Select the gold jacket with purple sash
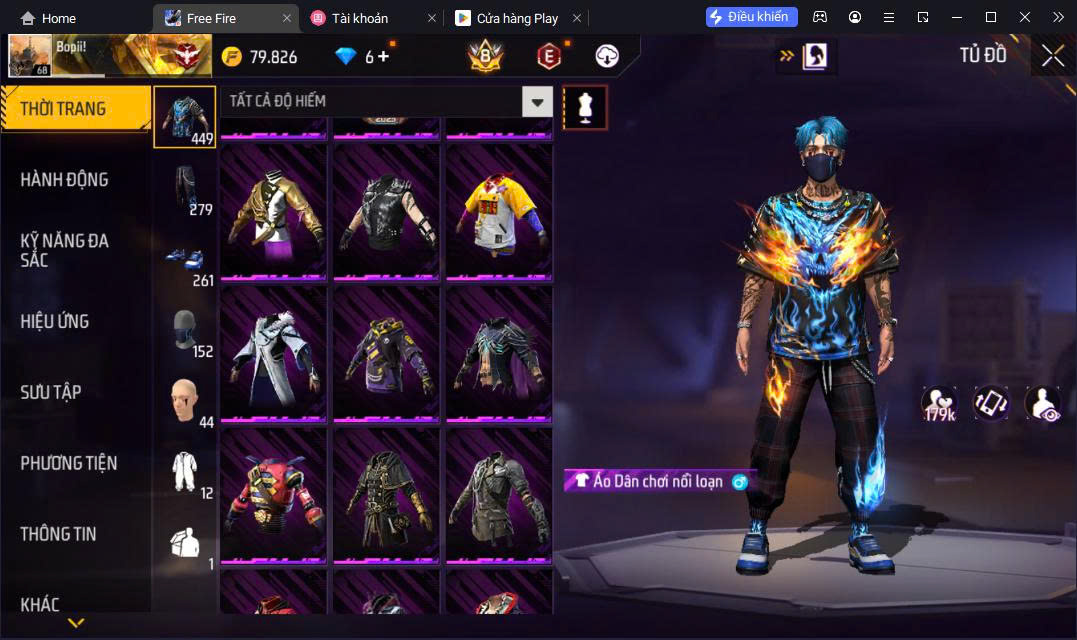 [x=273, y=211]
